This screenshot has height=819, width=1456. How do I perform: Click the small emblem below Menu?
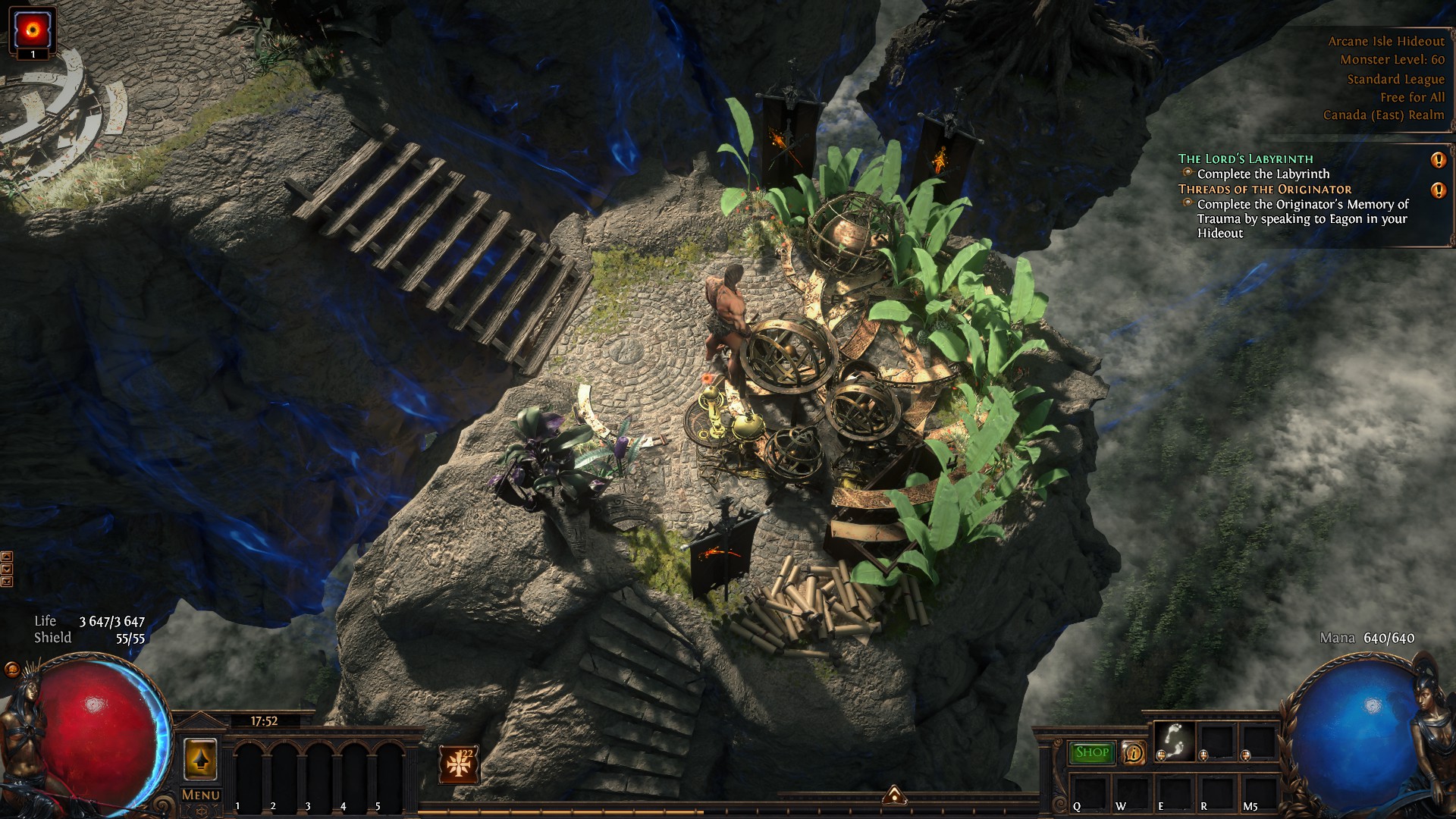coord(200,810)
